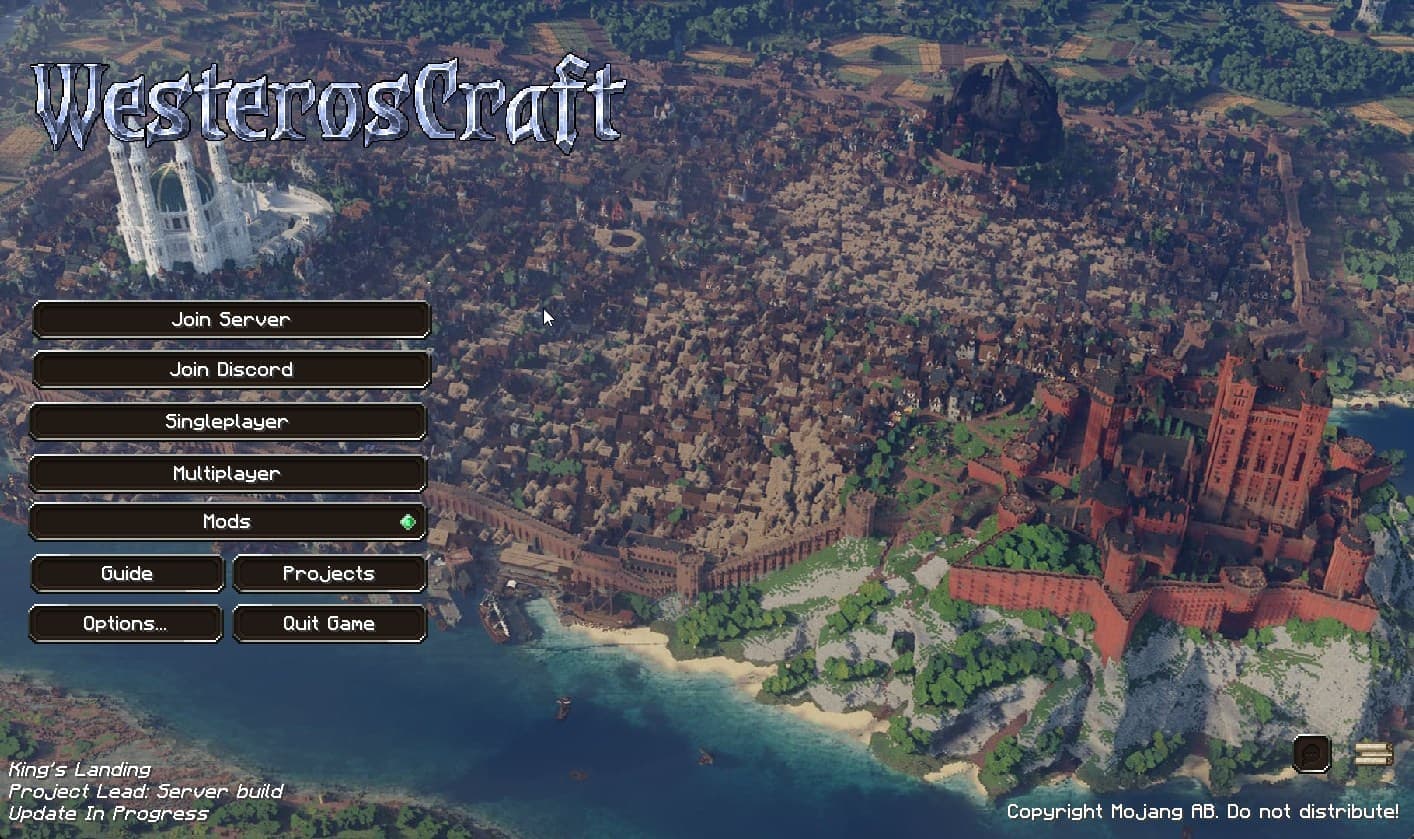The width and height of the screenshot is (1414, 839).
Task: Open Options...
Action: point(126,623)
